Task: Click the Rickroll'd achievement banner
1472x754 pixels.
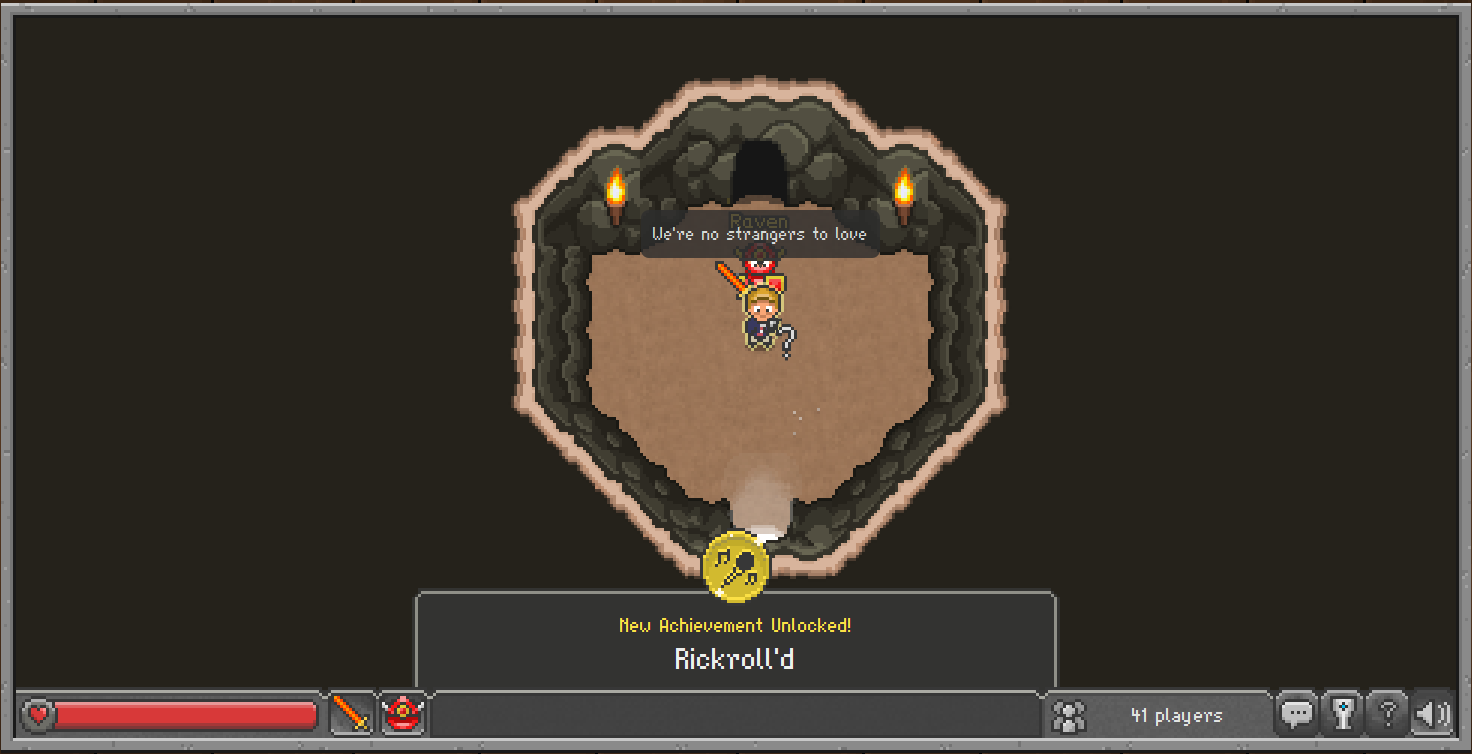Action: [737, 639]
